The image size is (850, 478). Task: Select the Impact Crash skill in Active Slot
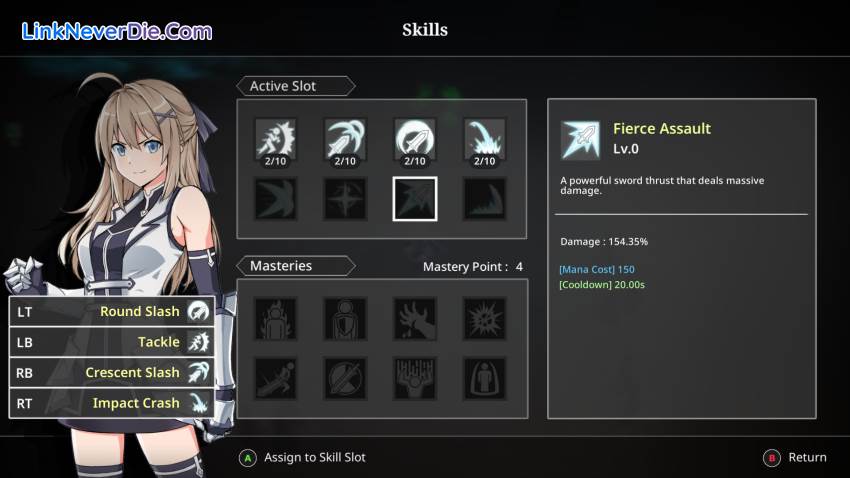click(485, 139)
